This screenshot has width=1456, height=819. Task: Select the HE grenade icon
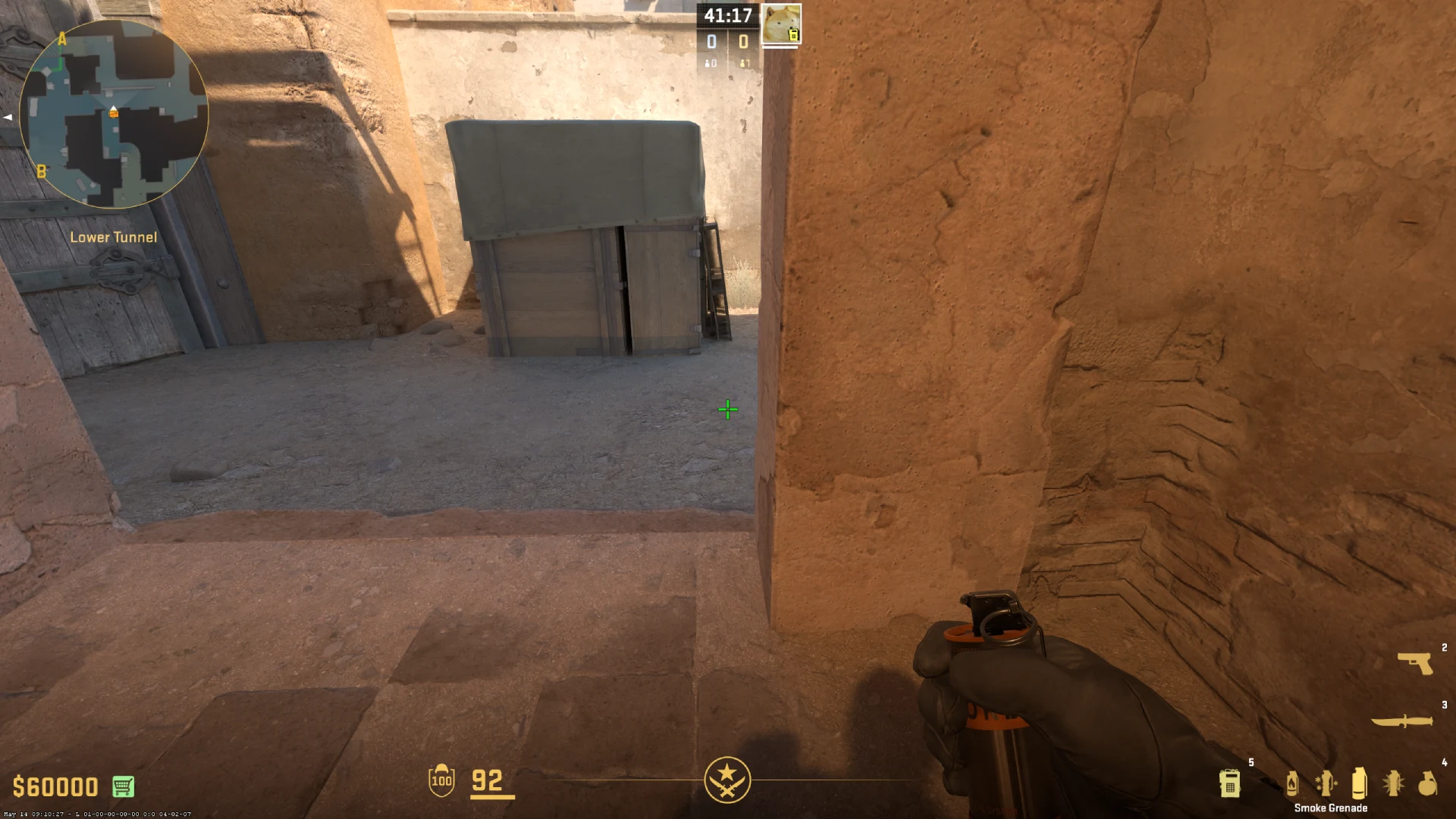1427,785
